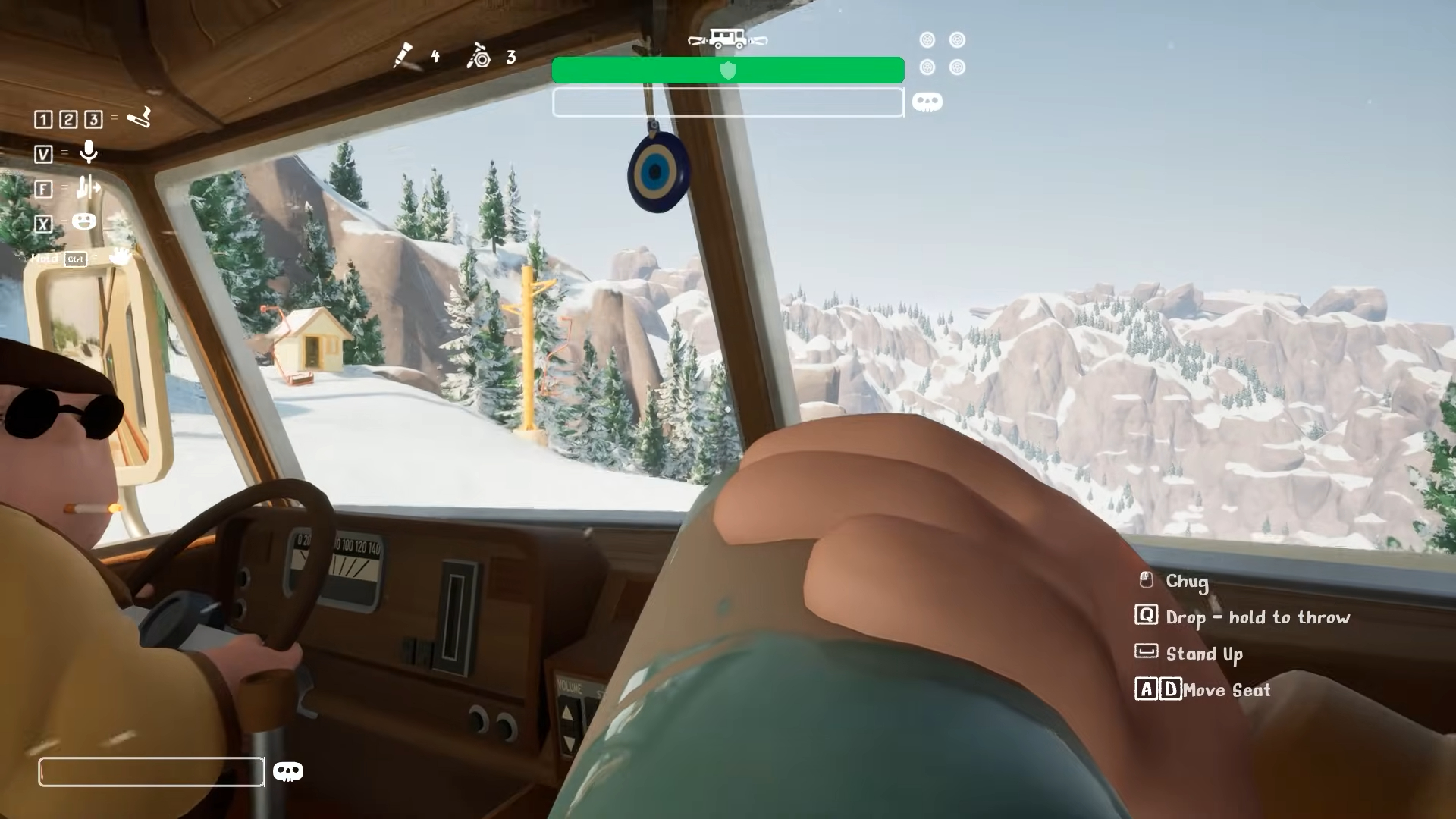This screenshot has height=819, width=1456.
Task: Click the van status icon
Action: coord(727,39)
